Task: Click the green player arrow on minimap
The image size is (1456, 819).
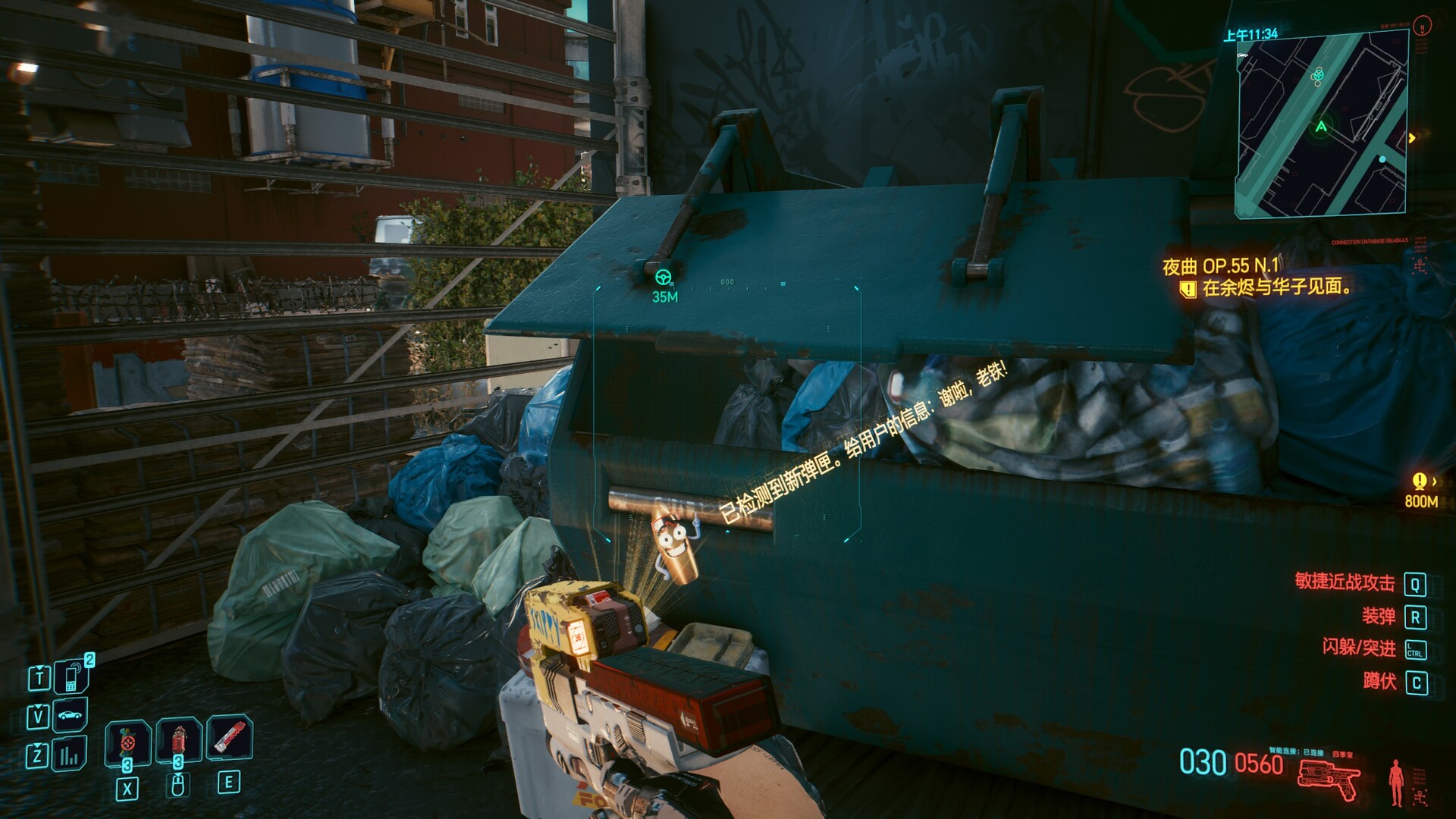Action: pos(1322,127)
